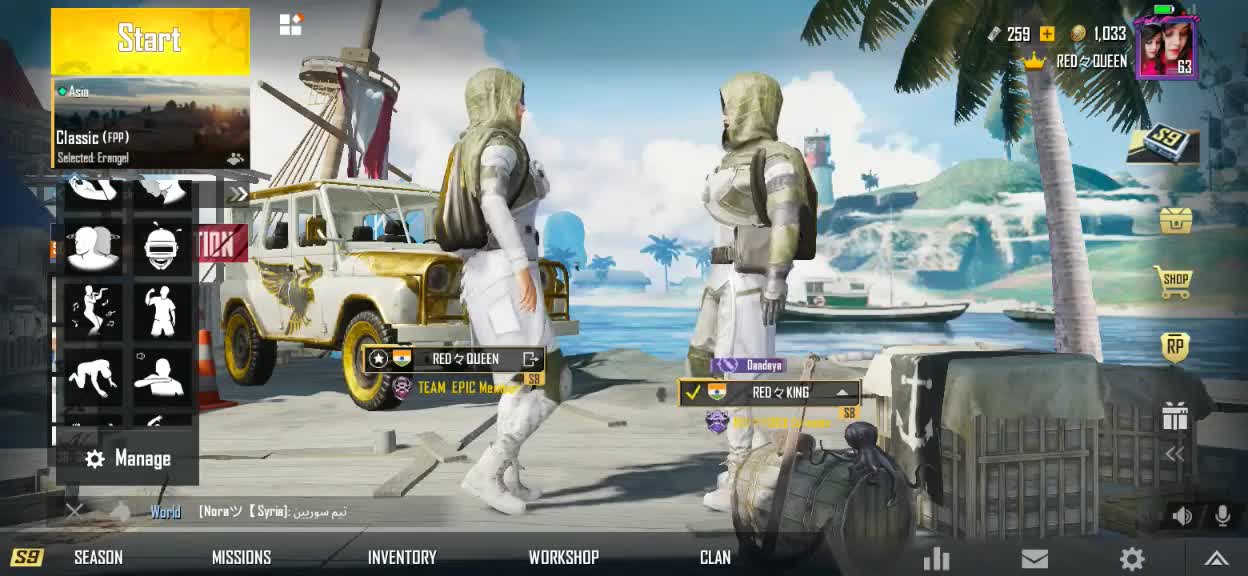The height and width of the screenshot is (576, 1248).
Task: Toggle the microphone icon
Action: pos(1222,516)
